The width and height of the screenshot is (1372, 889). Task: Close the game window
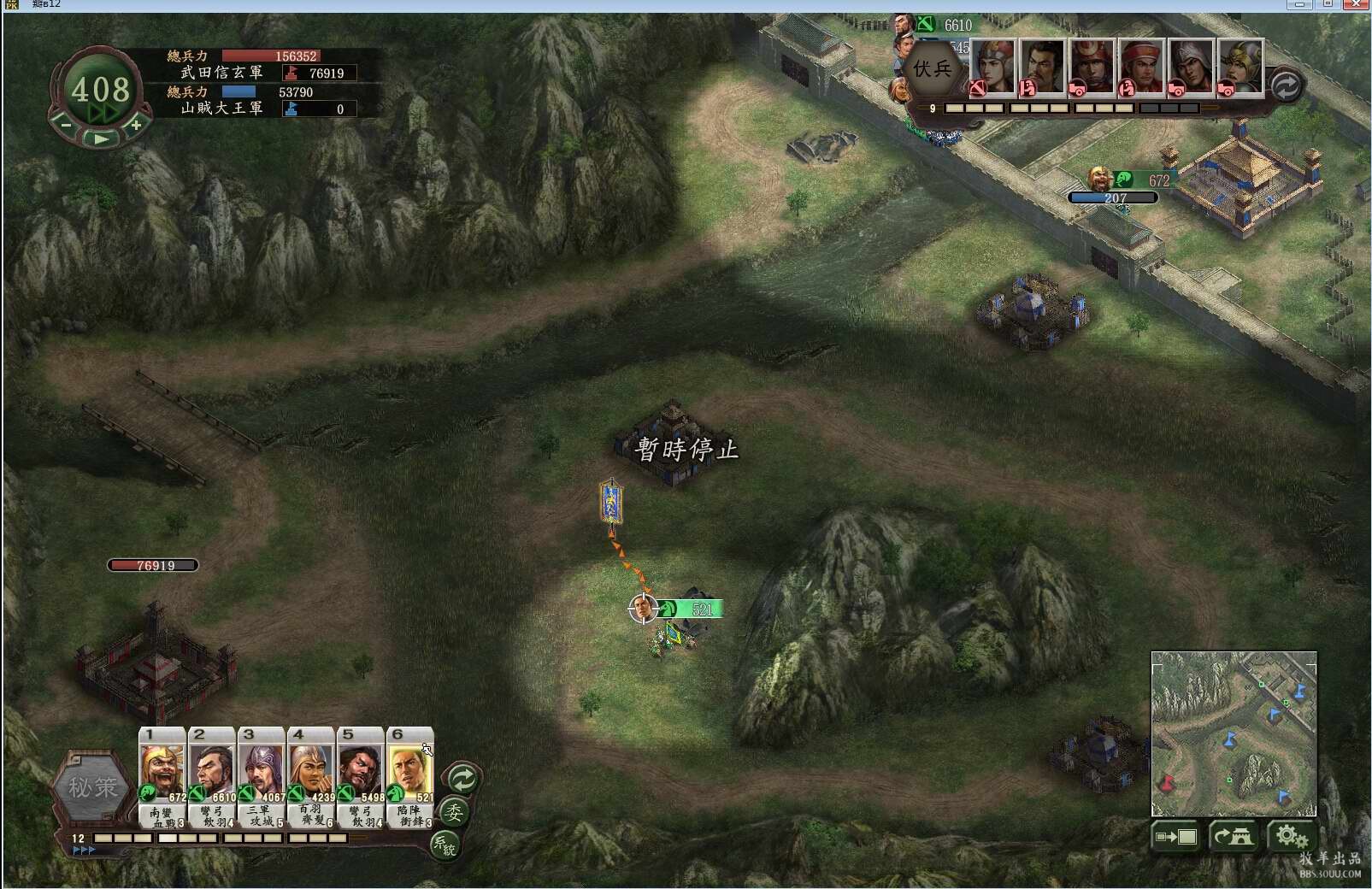pos(1357,4)
